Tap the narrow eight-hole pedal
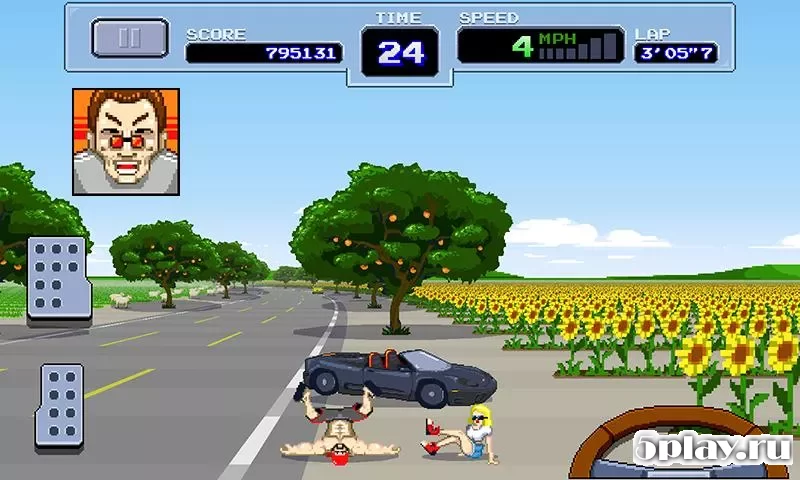The width and height of the screenshot is (800, 480). pos(61,406)
